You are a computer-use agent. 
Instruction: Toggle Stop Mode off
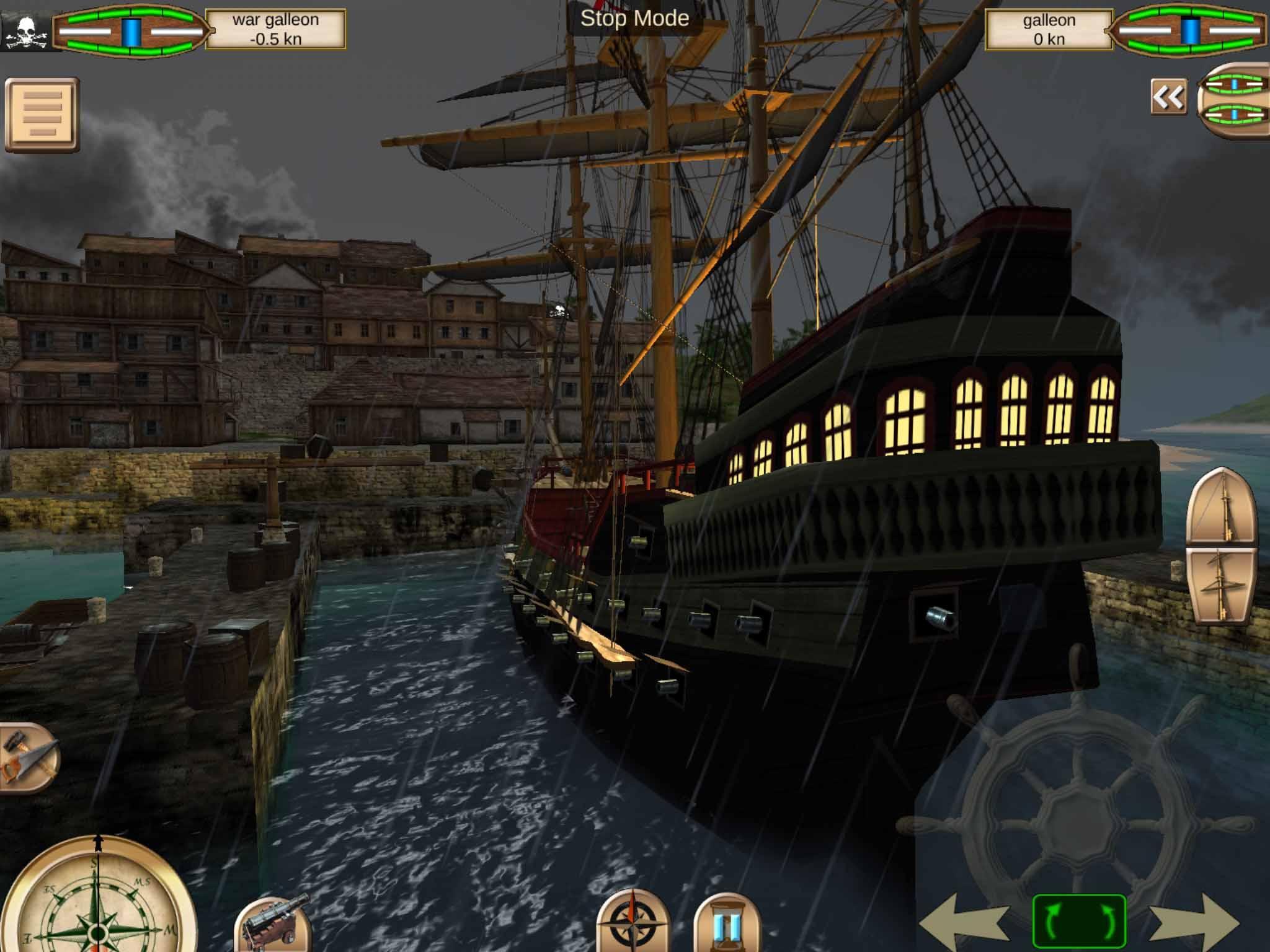(634, 19)
